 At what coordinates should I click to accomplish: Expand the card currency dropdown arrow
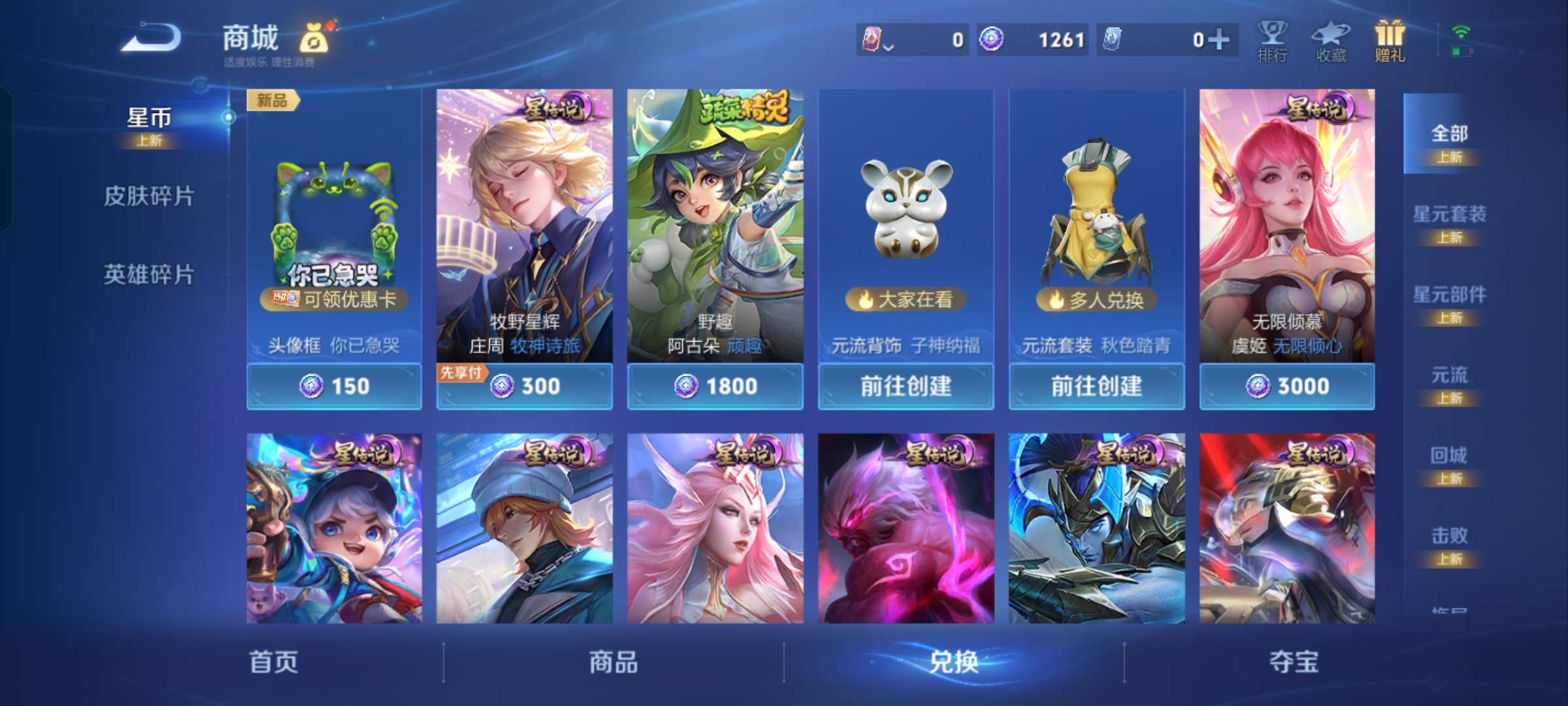tap(889, 47)
